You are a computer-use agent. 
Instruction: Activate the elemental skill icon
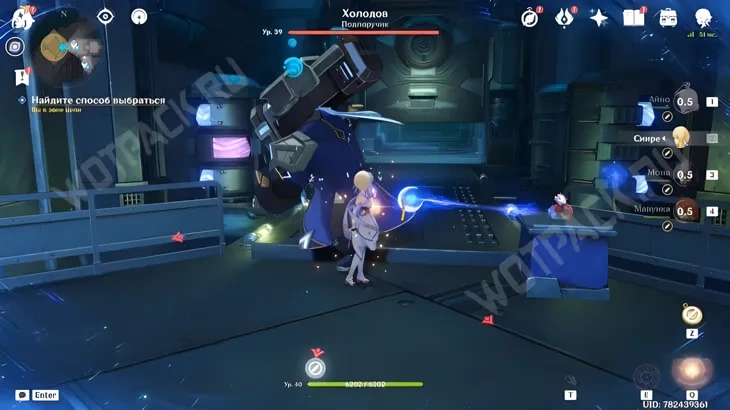click(646, 377)
